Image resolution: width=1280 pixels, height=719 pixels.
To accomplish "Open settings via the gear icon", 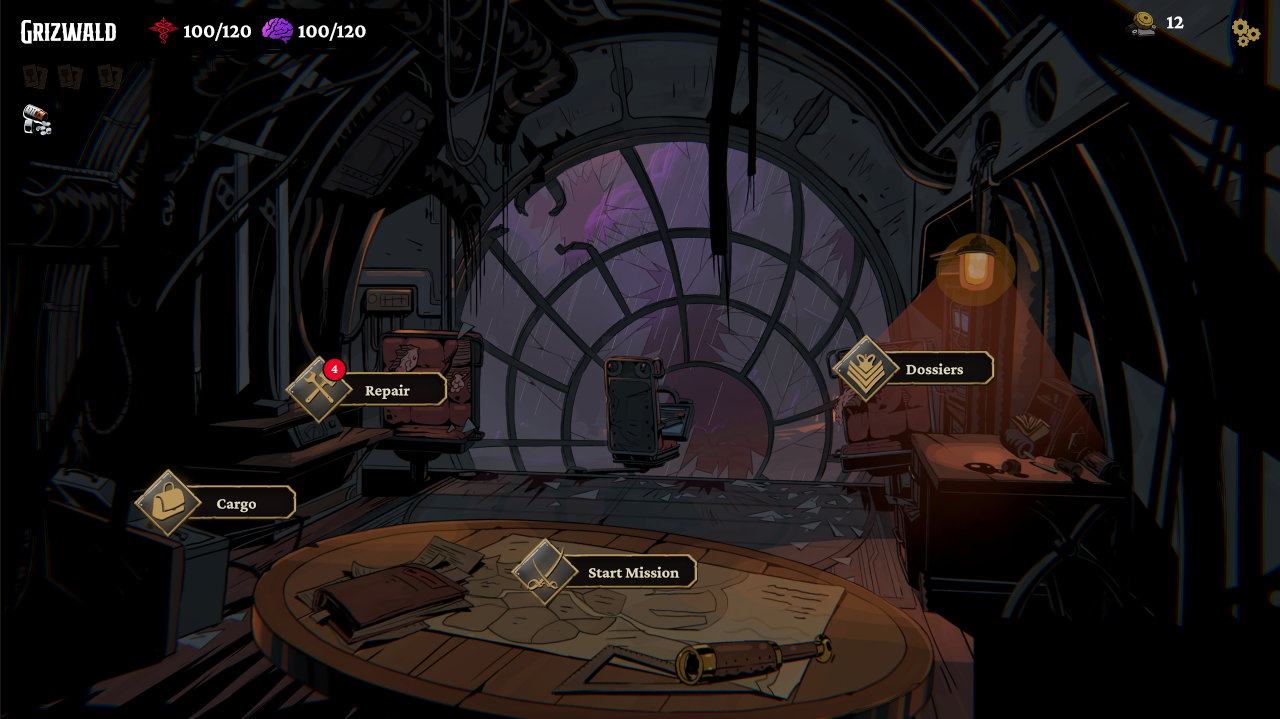I will [1245, 33].
